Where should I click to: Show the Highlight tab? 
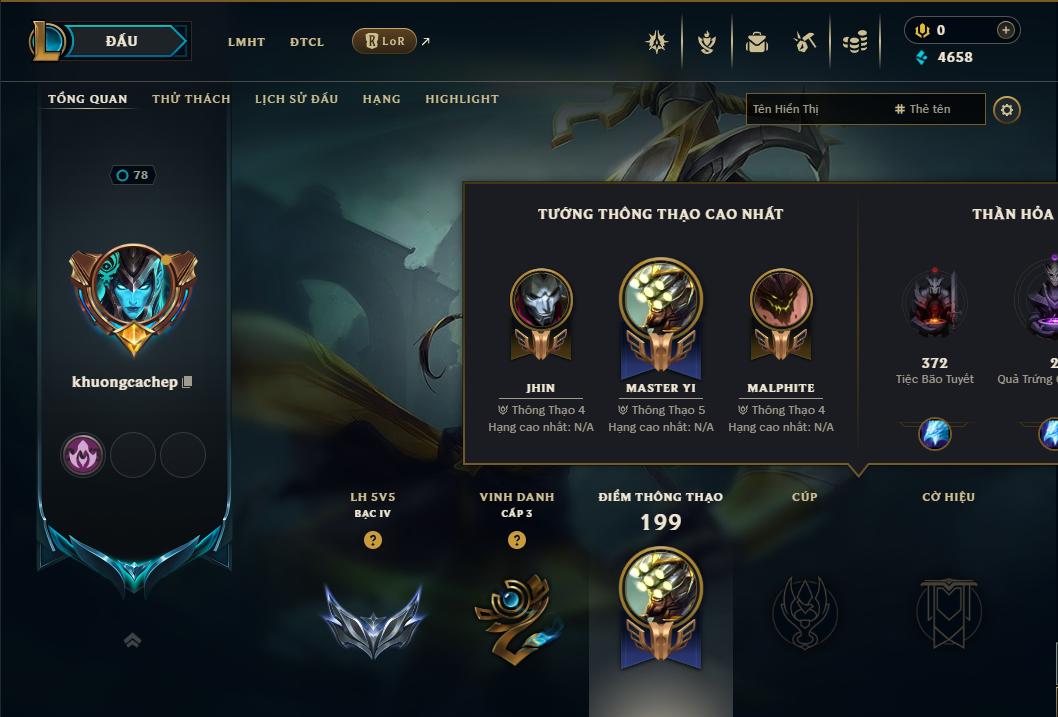pyautogui.click(x=461, y=99)
